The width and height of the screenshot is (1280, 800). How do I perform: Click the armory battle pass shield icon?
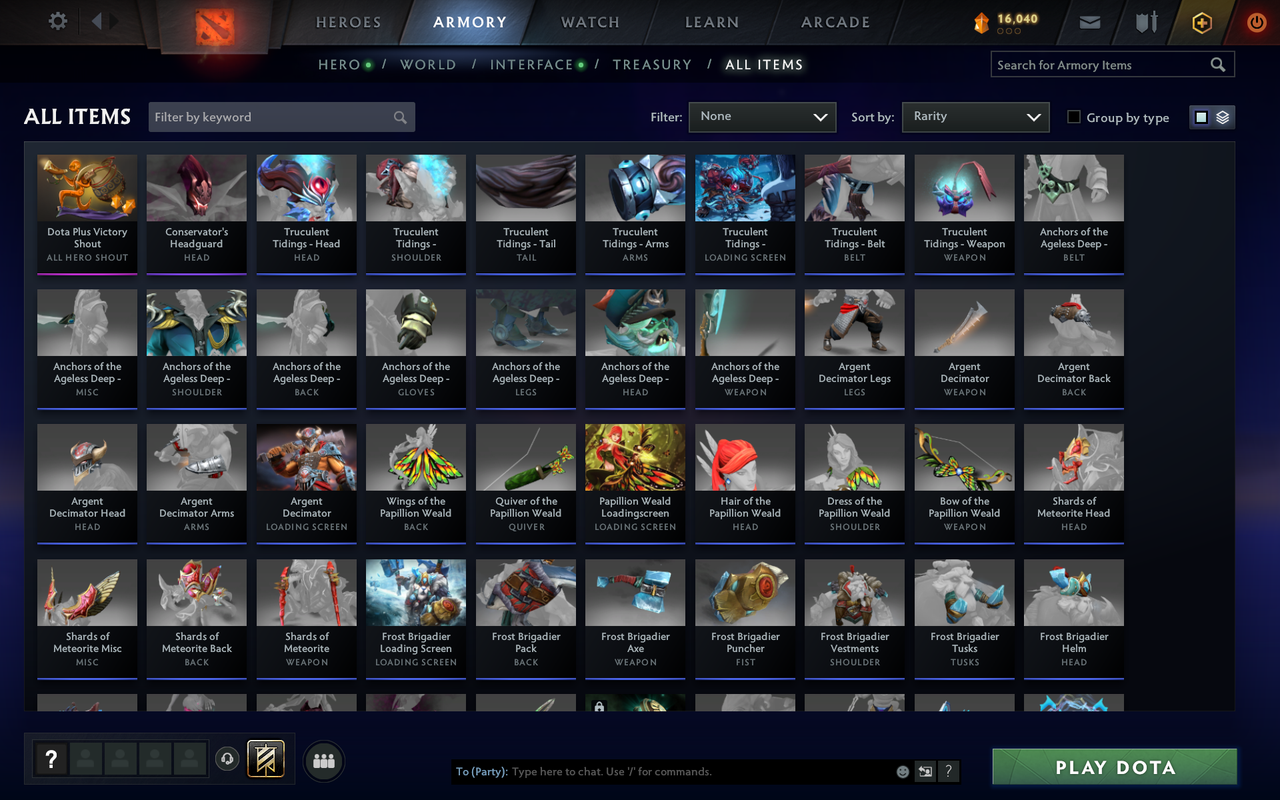point(1144,22)
